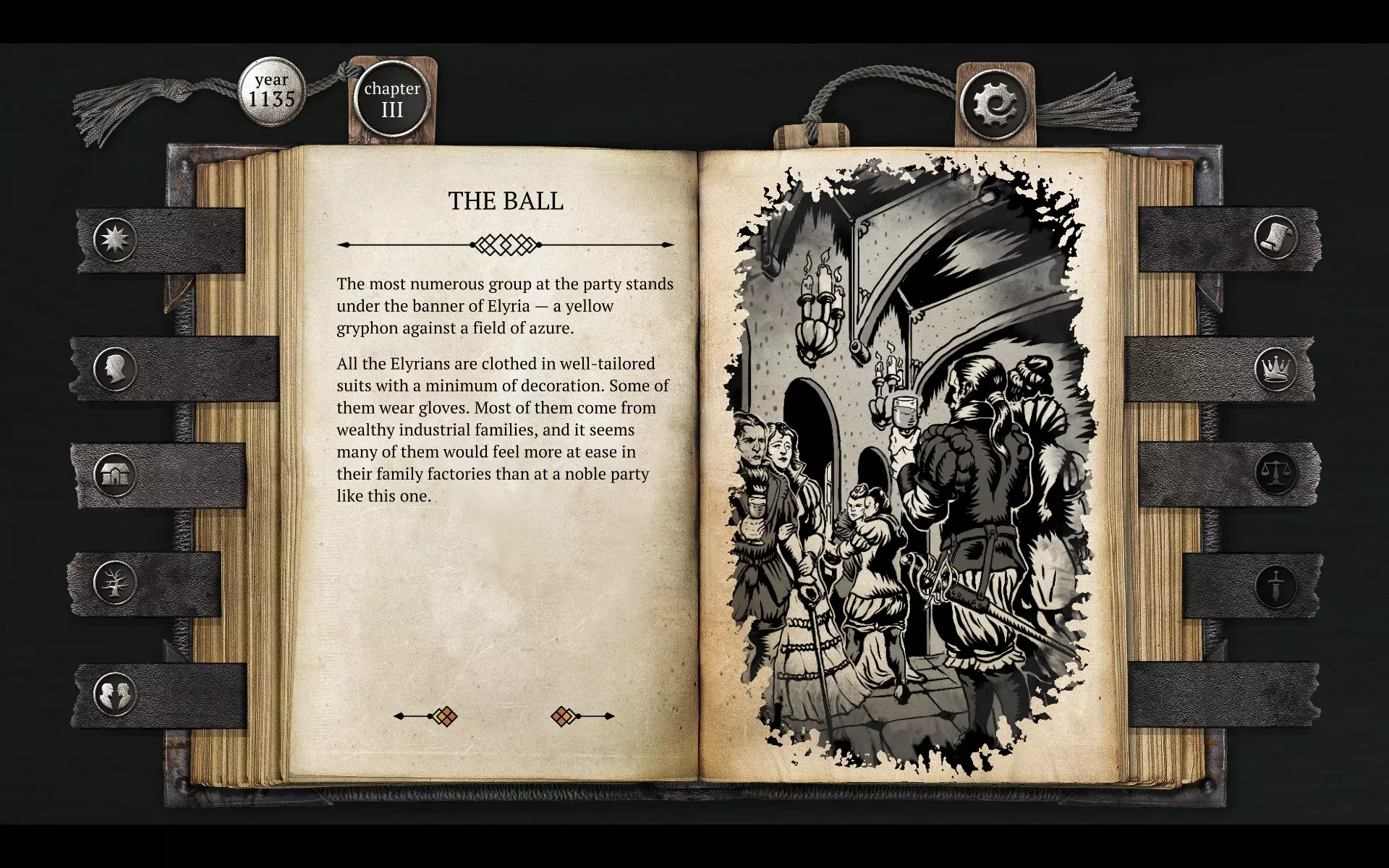Open the scales of justice bookmark
Viewport: 1389px width, 868px height.
pyautogui.click(x=1275, y=474)
